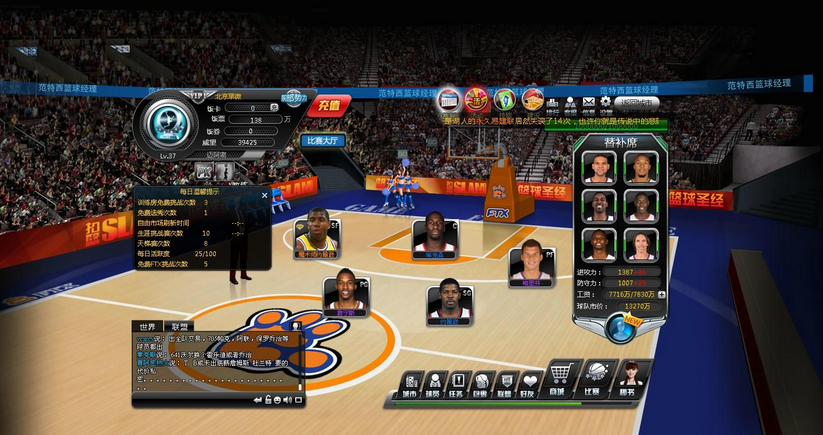
Task: Open the gear settings icon
Action: click(605, 101)
